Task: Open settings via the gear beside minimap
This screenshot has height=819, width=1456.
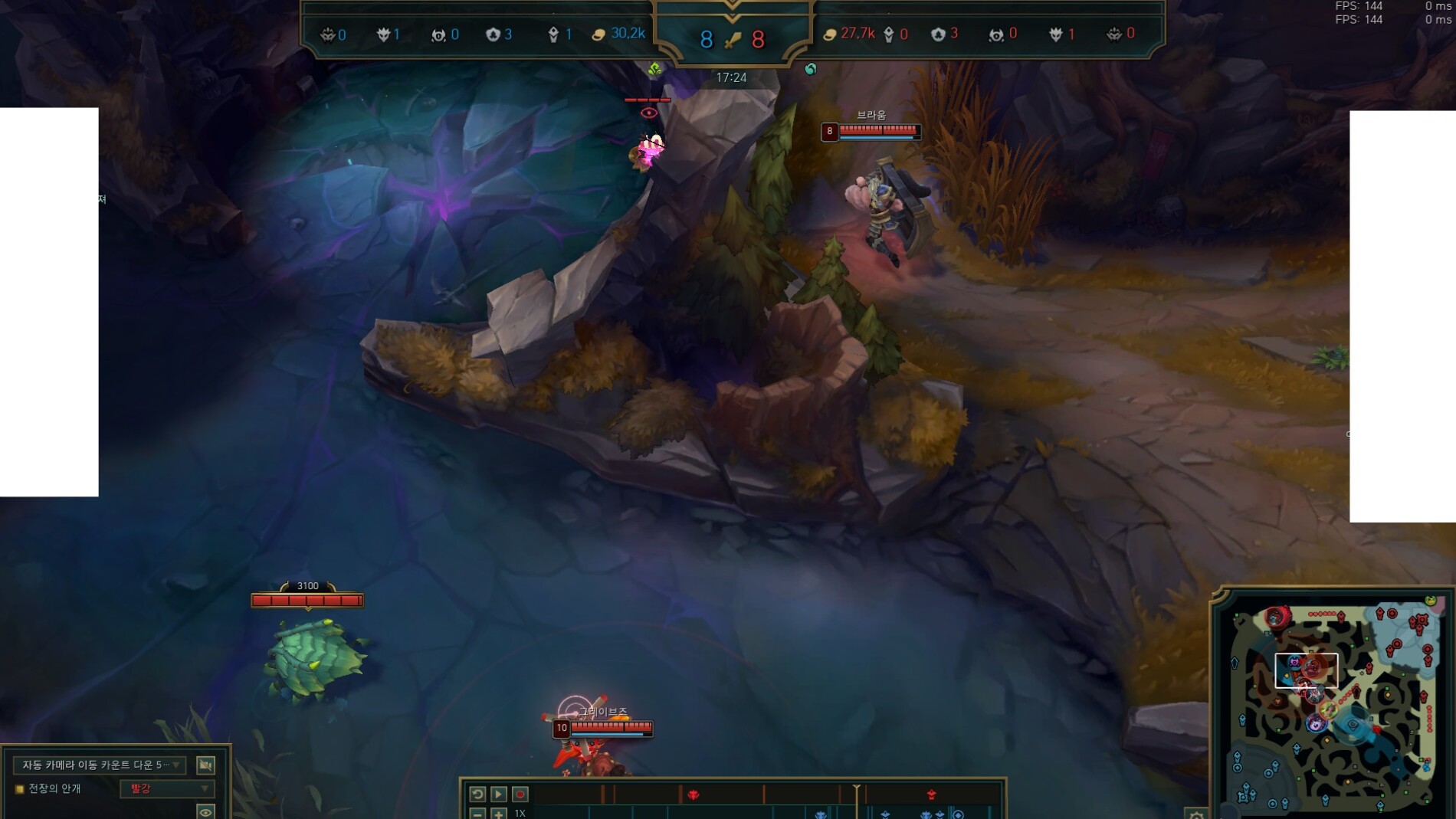Action: (1196, 814)
